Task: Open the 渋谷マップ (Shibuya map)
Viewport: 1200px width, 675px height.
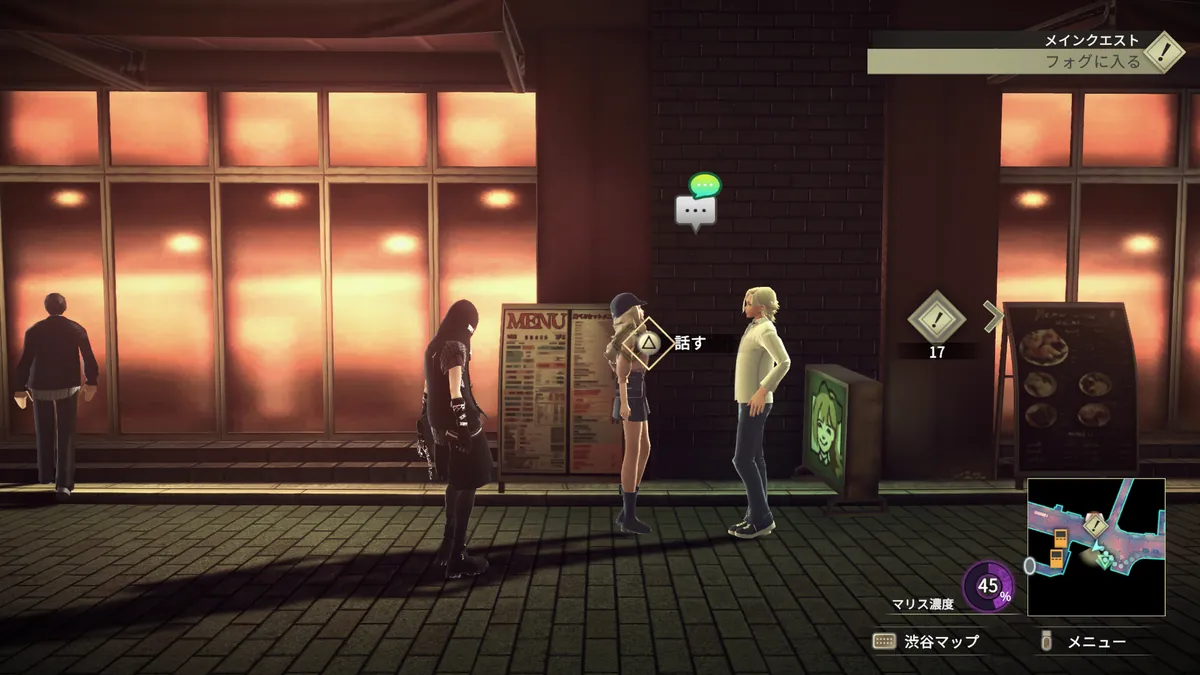Action: [926, 641]
